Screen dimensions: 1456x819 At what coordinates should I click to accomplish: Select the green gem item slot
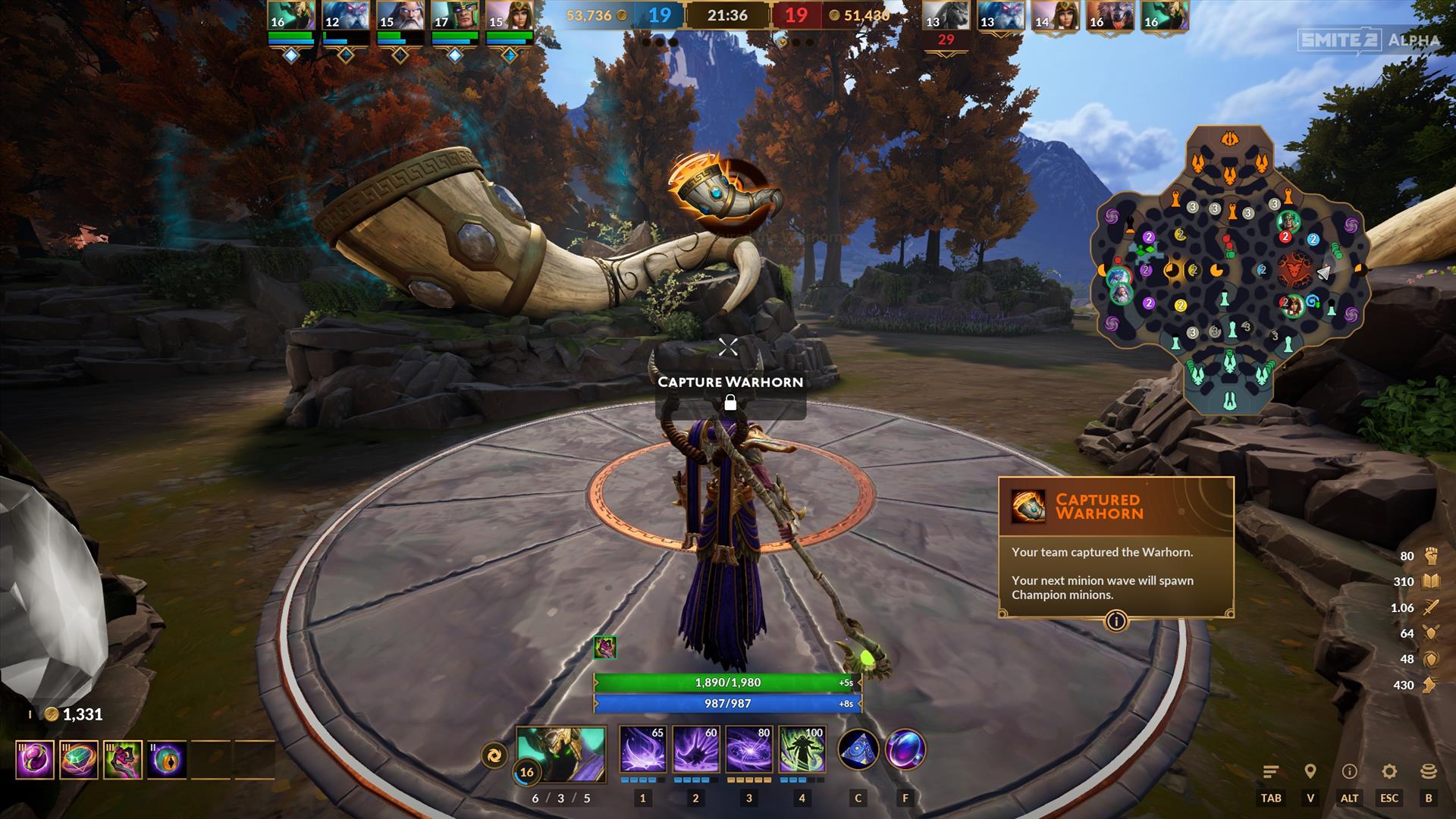(79, 760)
